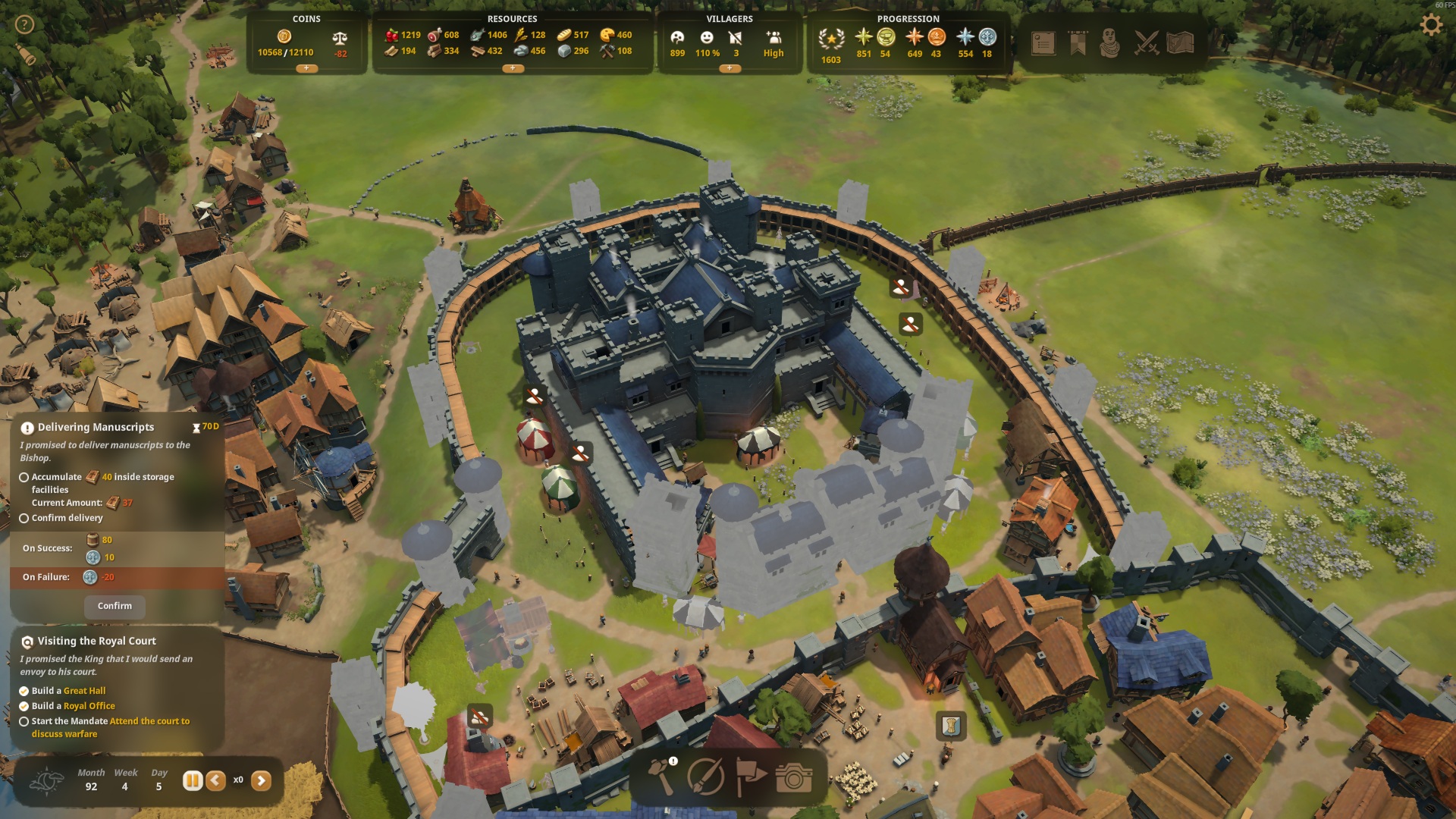Open the crossed swords military menu
The width and height of the screenshot is (1456, 819).
(1146, 43)
